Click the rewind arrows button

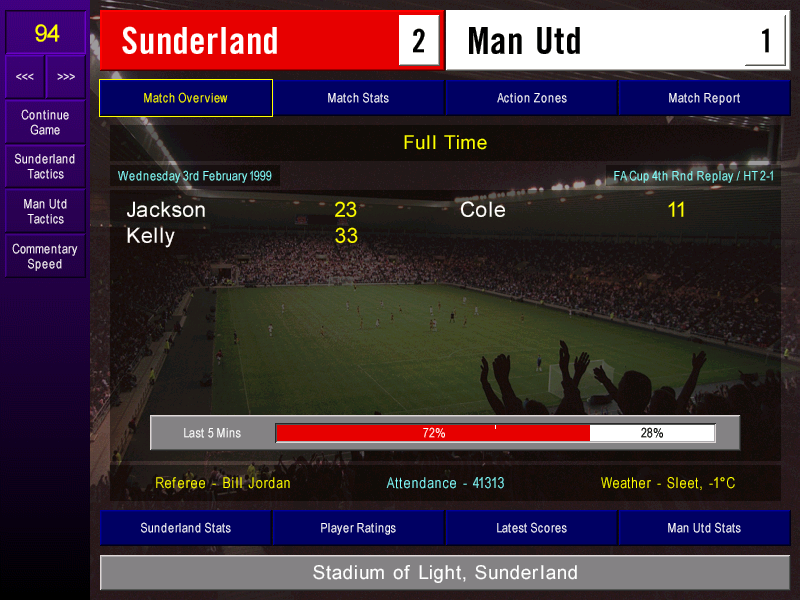tap(25, 77)
